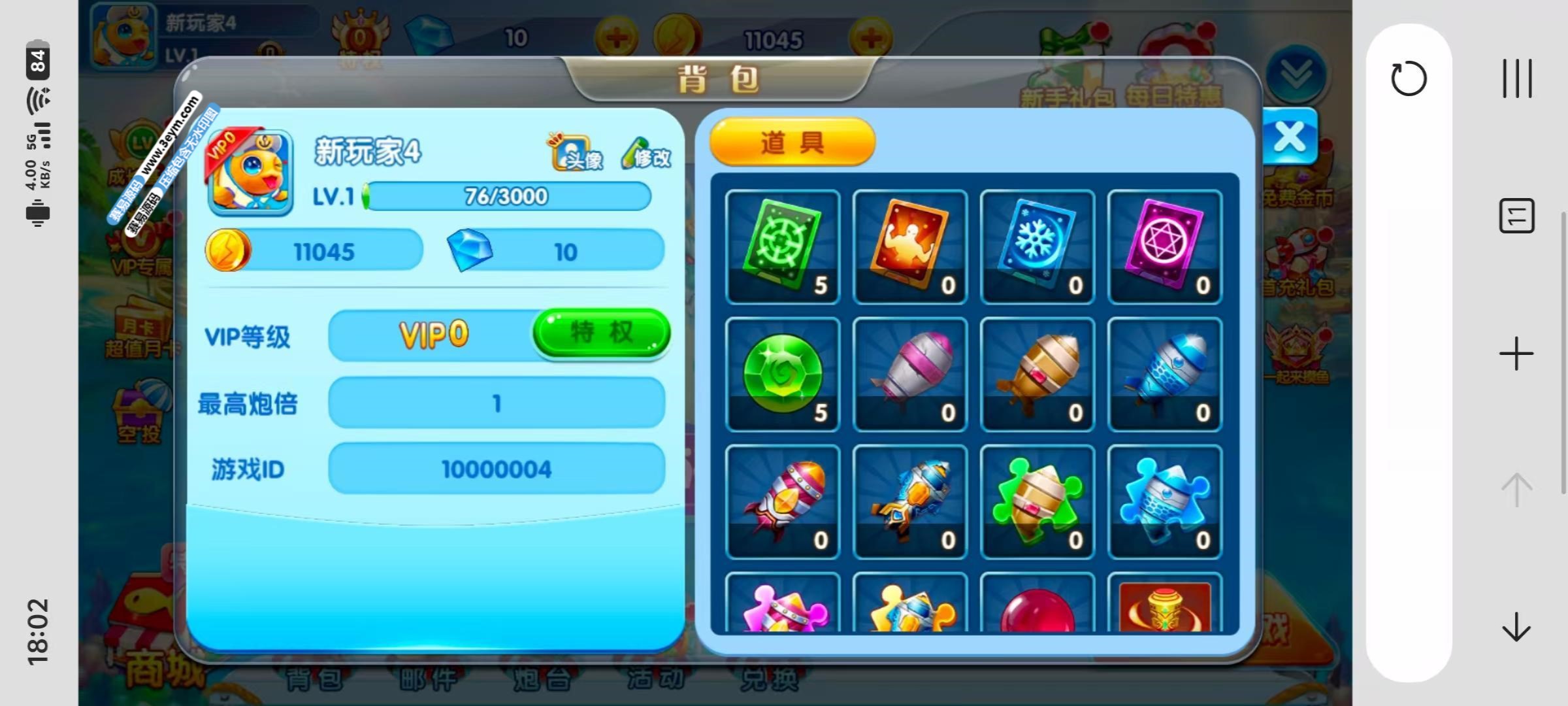Choose the blue snowflake freeze card
The image size is (1568, 706).
[x=1037, y=246]
